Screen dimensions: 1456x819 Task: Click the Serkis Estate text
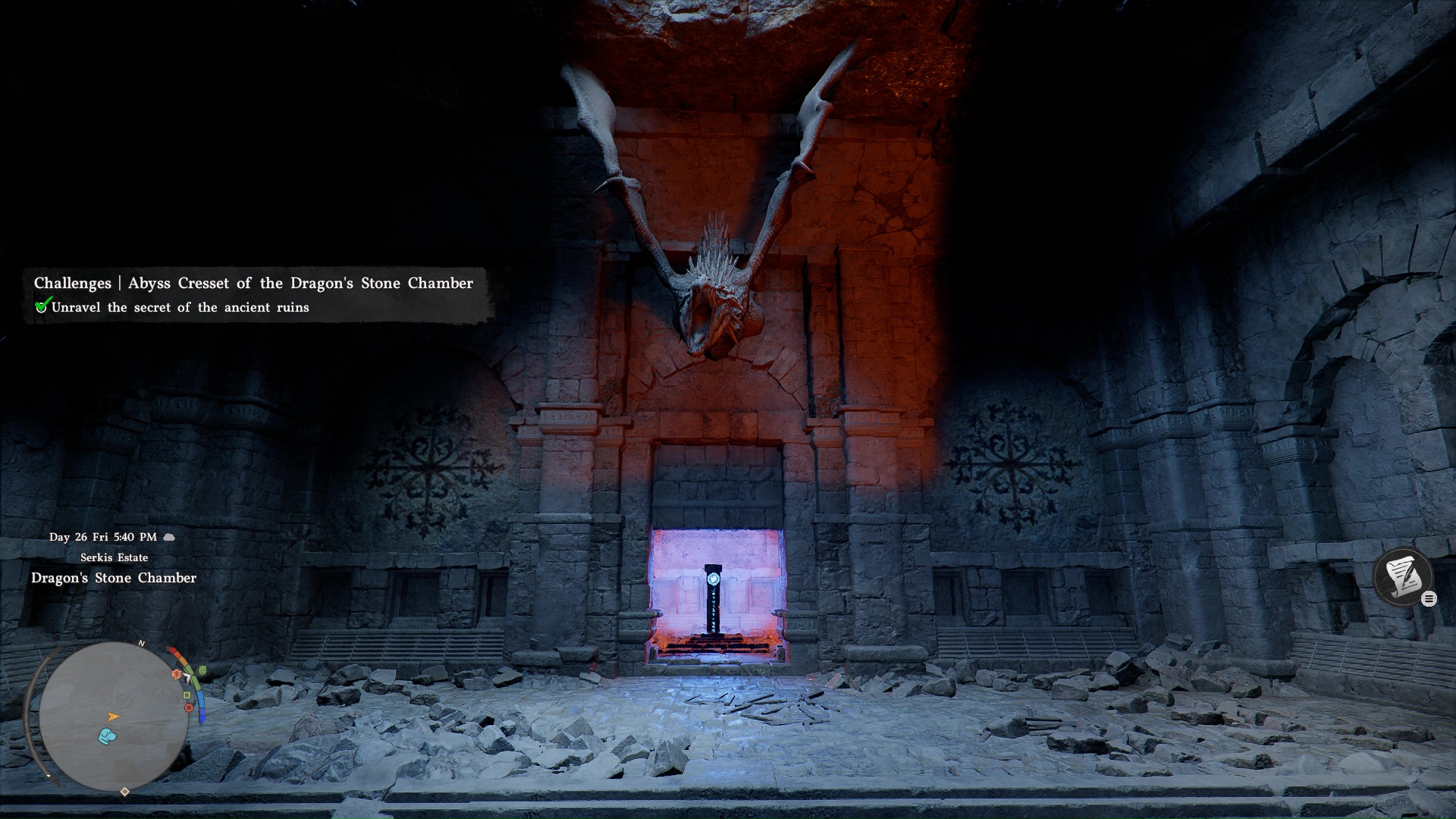[x=114, y=557]
